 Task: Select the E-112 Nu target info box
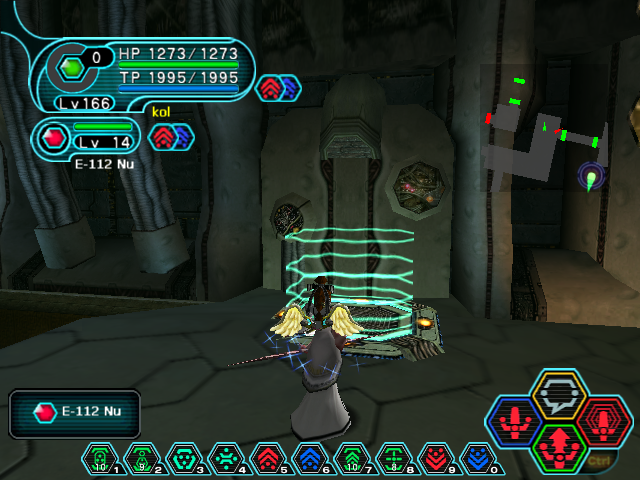[75, 413]
